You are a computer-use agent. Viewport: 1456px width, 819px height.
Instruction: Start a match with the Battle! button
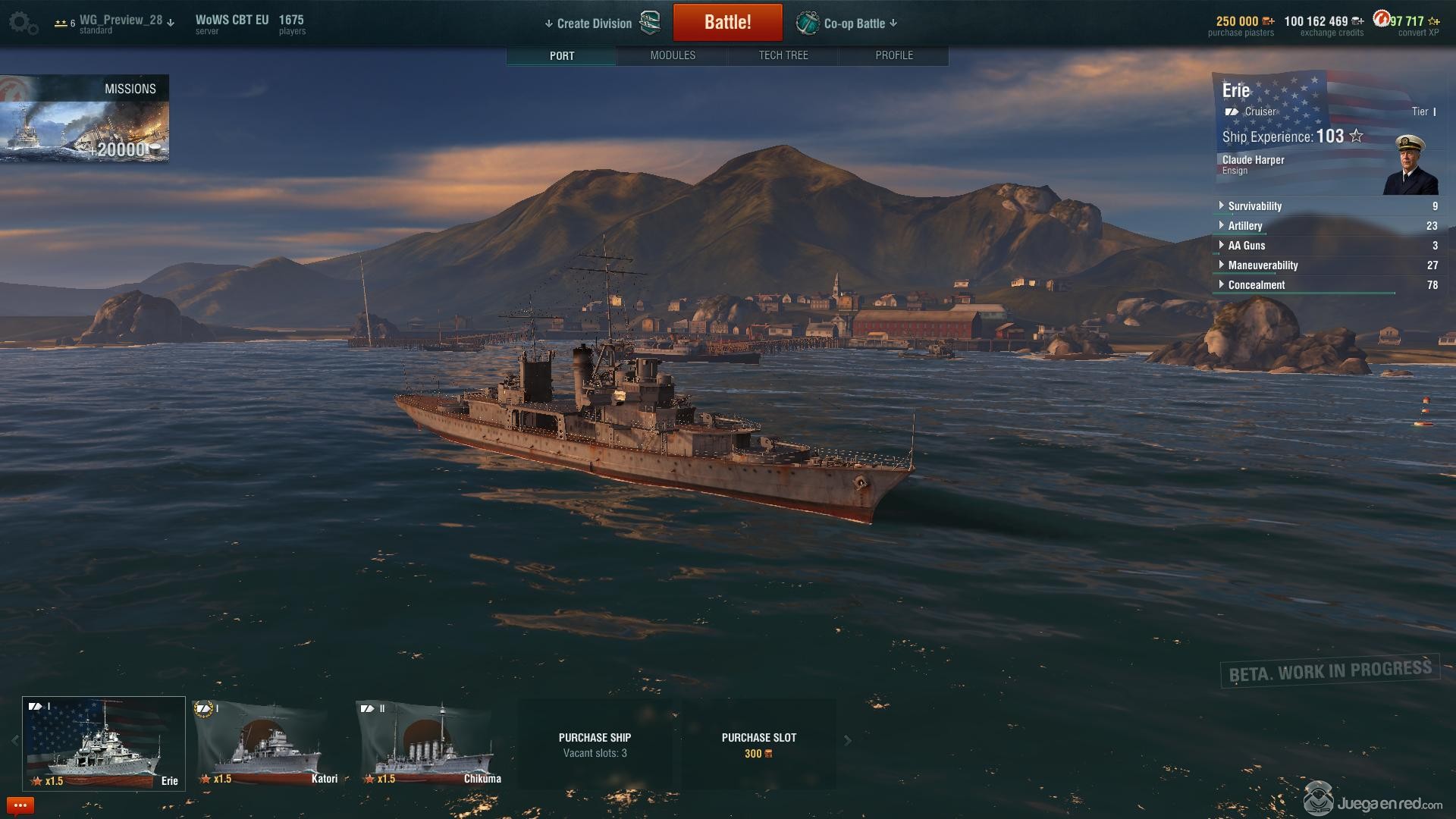[727, 22]
